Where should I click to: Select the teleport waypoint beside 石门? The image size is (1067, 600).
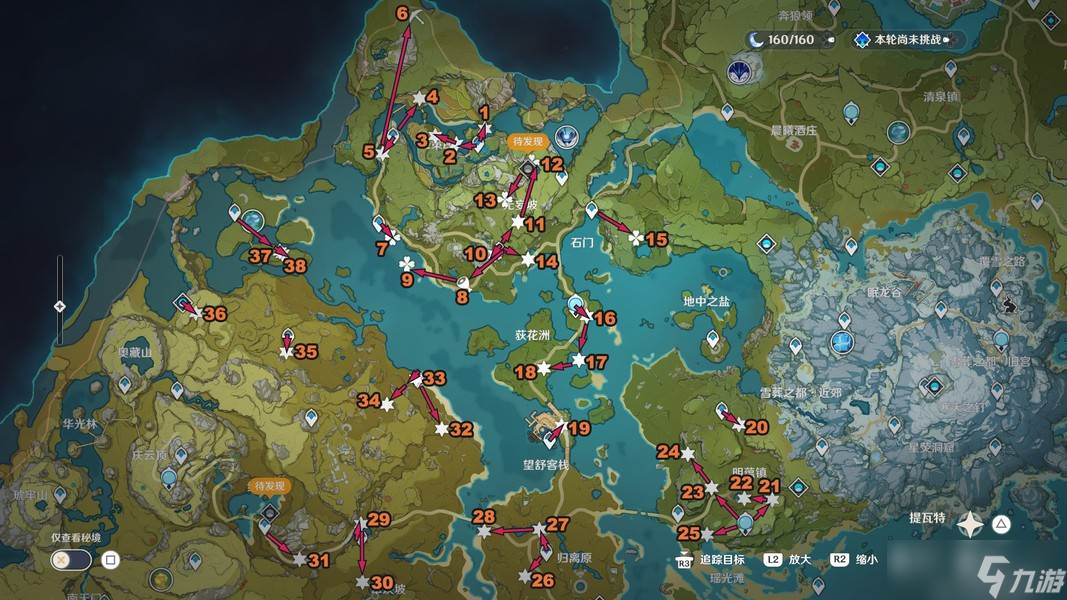pyautogui.click(x=591, y=210)
